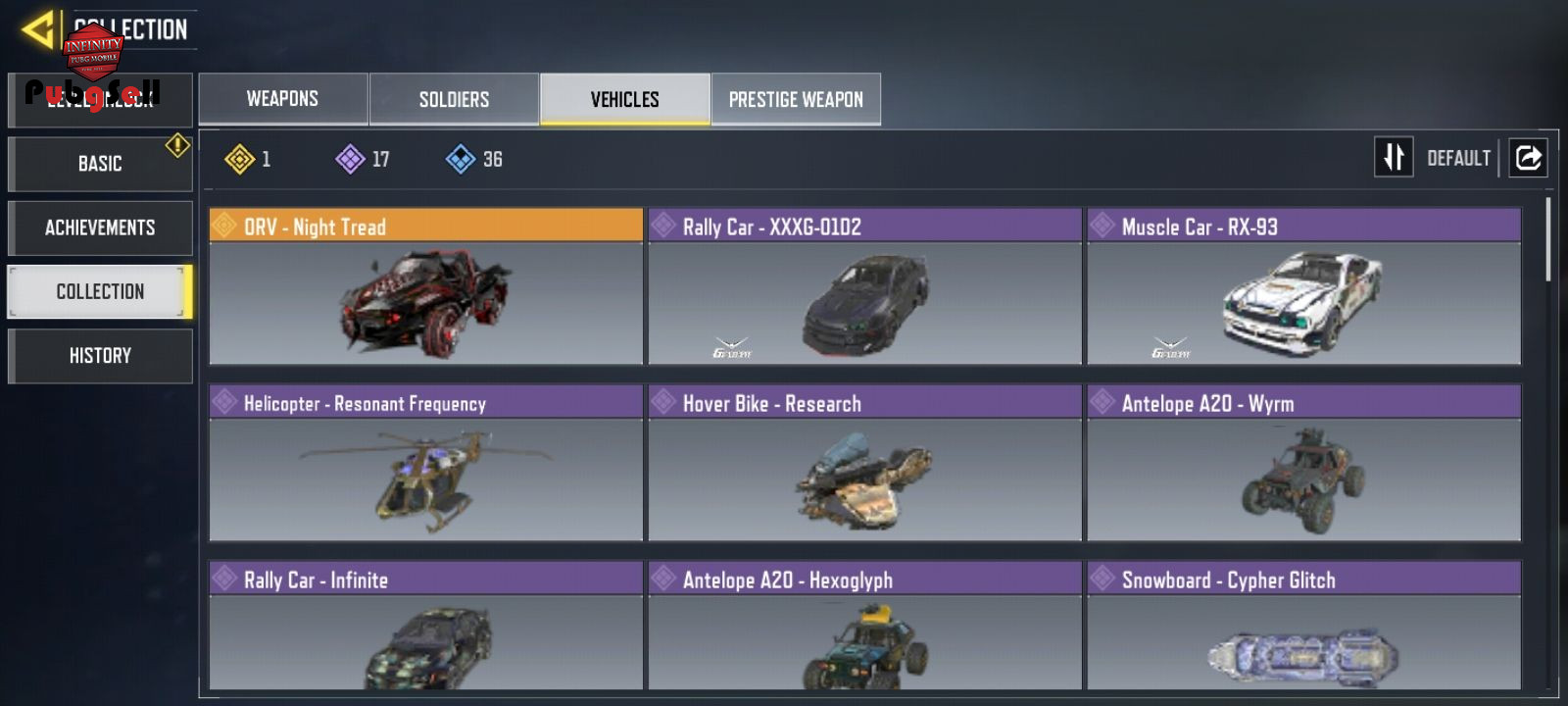This screenshot has width=1568, height=706.
Task: Toggle the Default sort order button
Action: tap(1395, 158)
